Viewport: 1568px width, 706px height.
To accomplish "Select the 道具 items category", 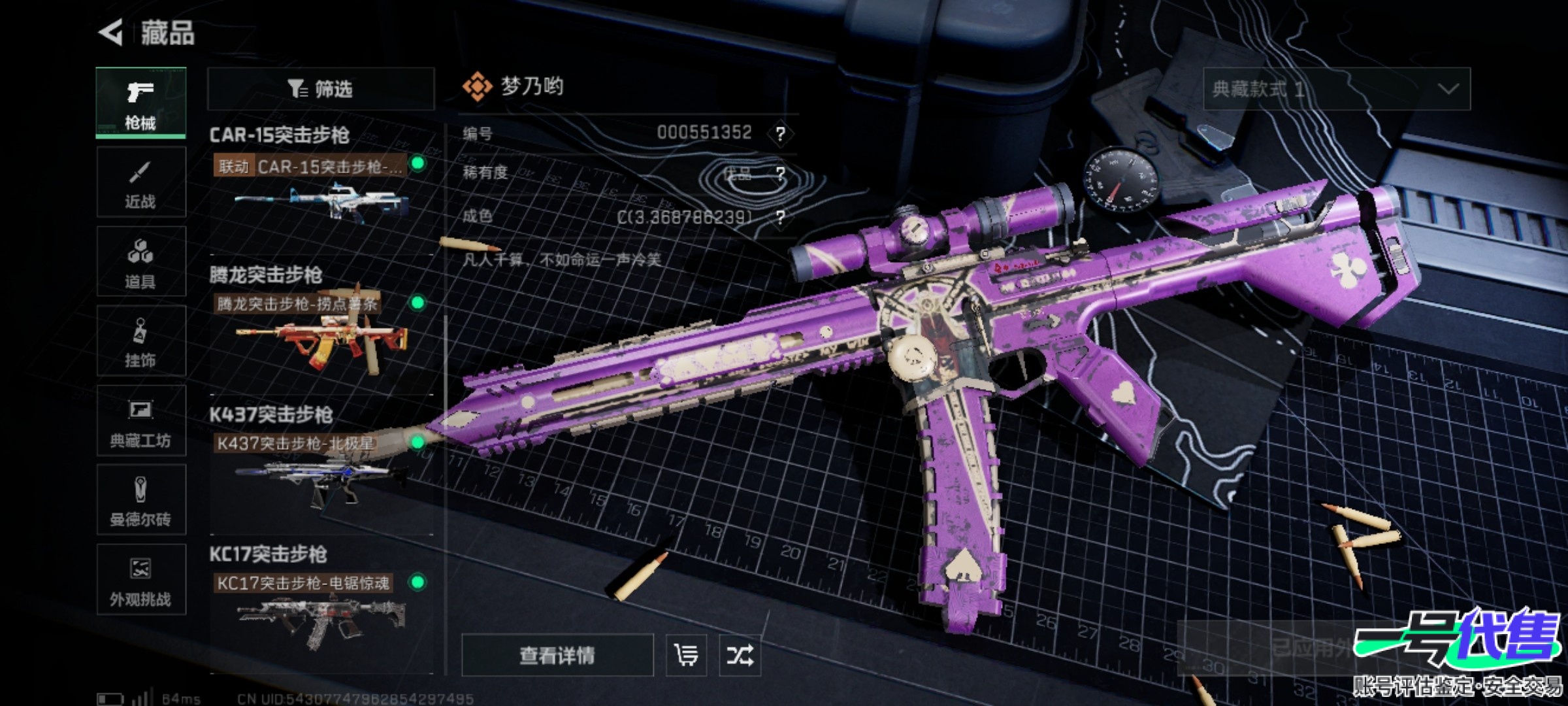I will point(141,262).
